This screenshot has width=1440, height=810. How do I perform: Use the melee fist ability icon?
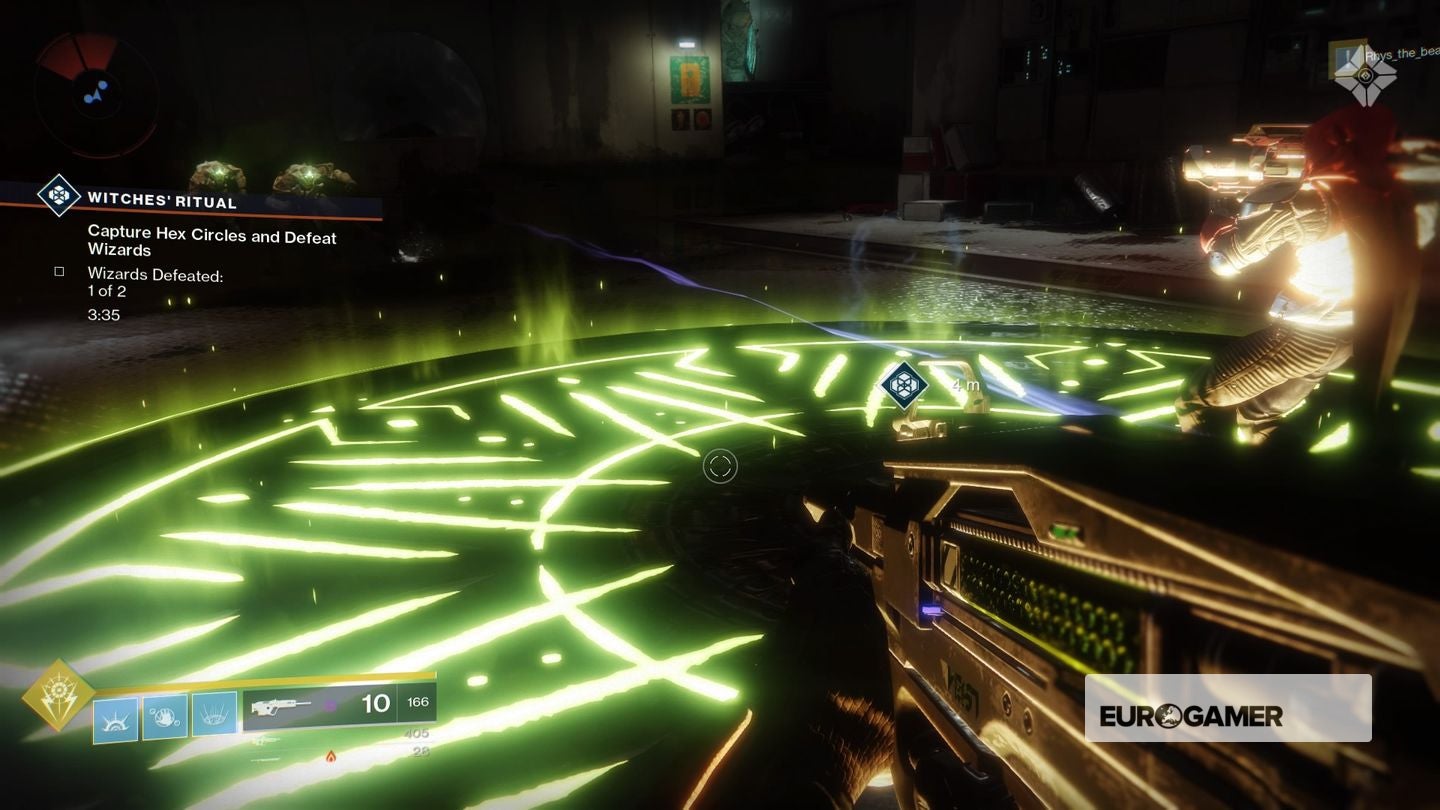point(165,717)
